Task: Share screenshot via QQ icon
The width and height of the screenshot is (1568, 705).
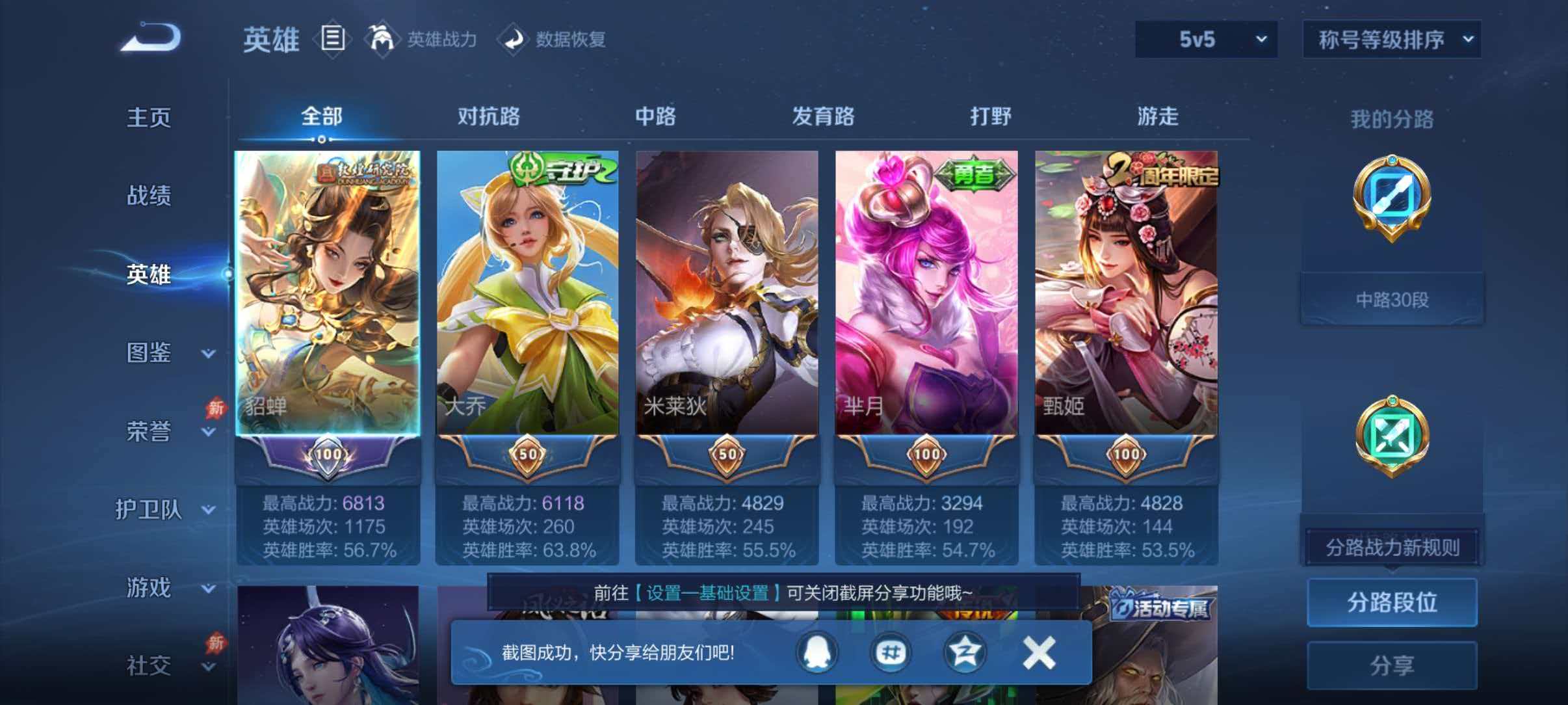Action: pyautogui.click(x=818, y=652)
